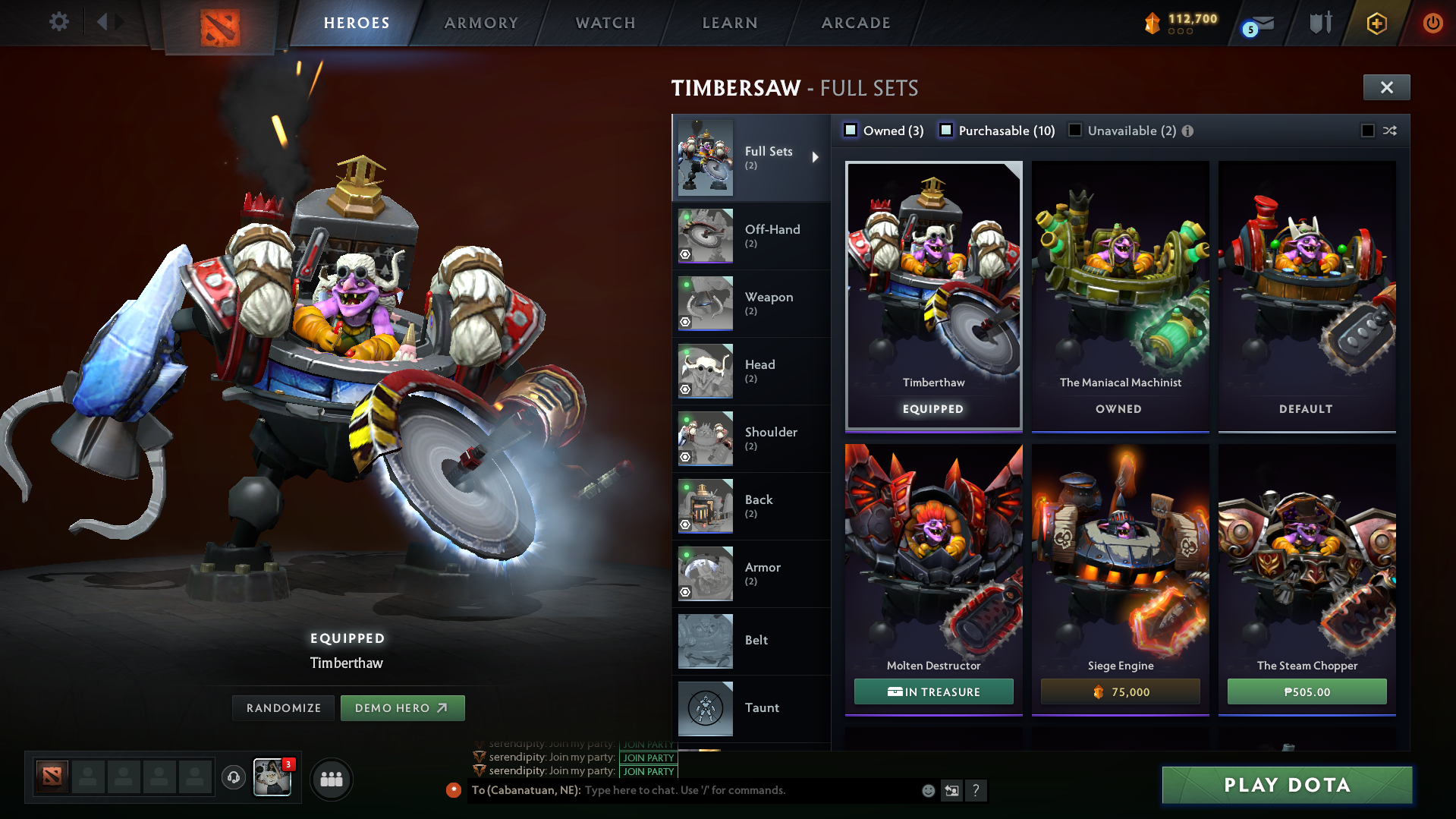This screenshot has width=1456, height=819.
Task: Open the WATCH tab
Action: click(x=605, y=23)
